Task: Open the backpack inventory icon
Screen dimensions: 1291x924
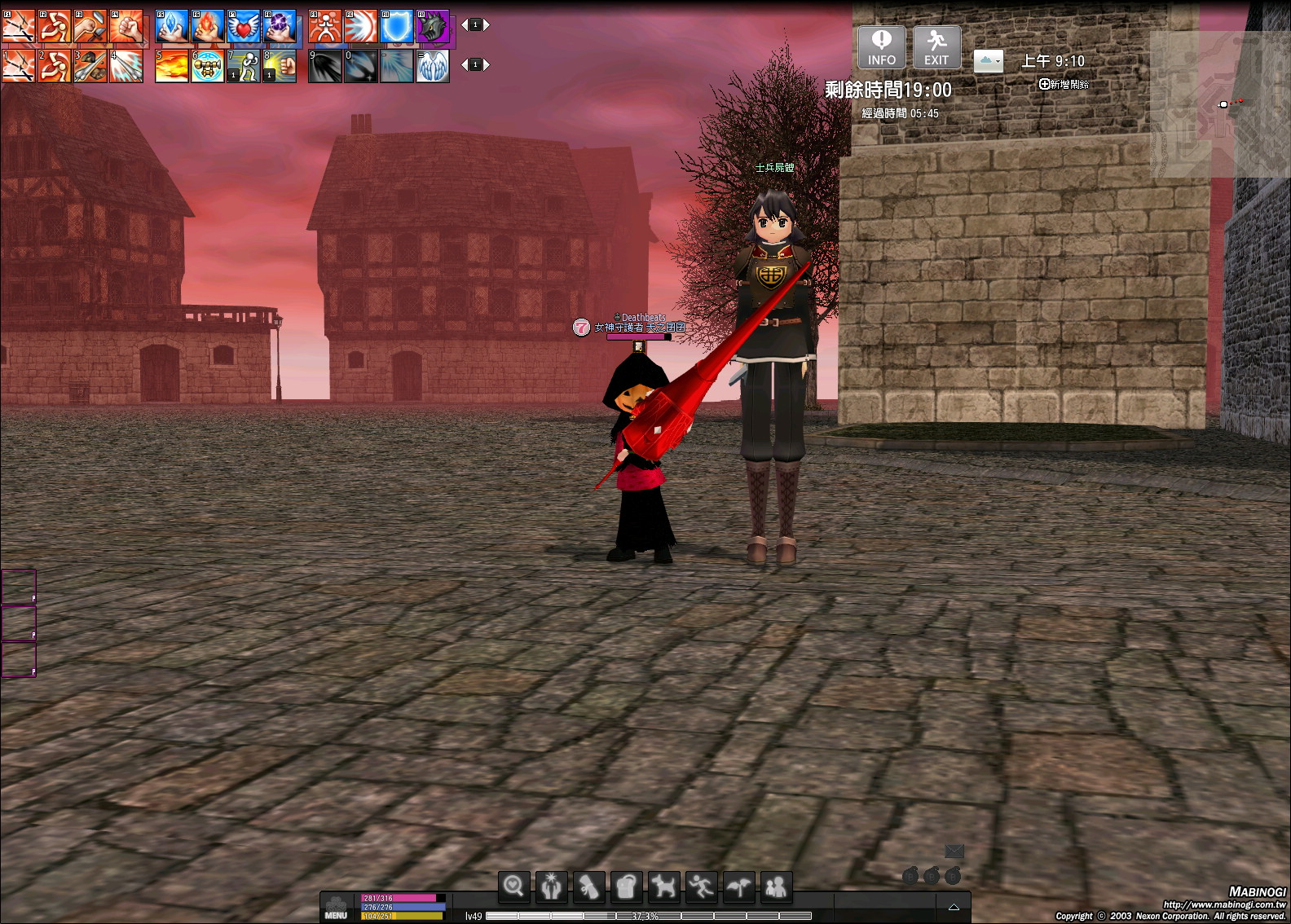Action: point(626,886)
